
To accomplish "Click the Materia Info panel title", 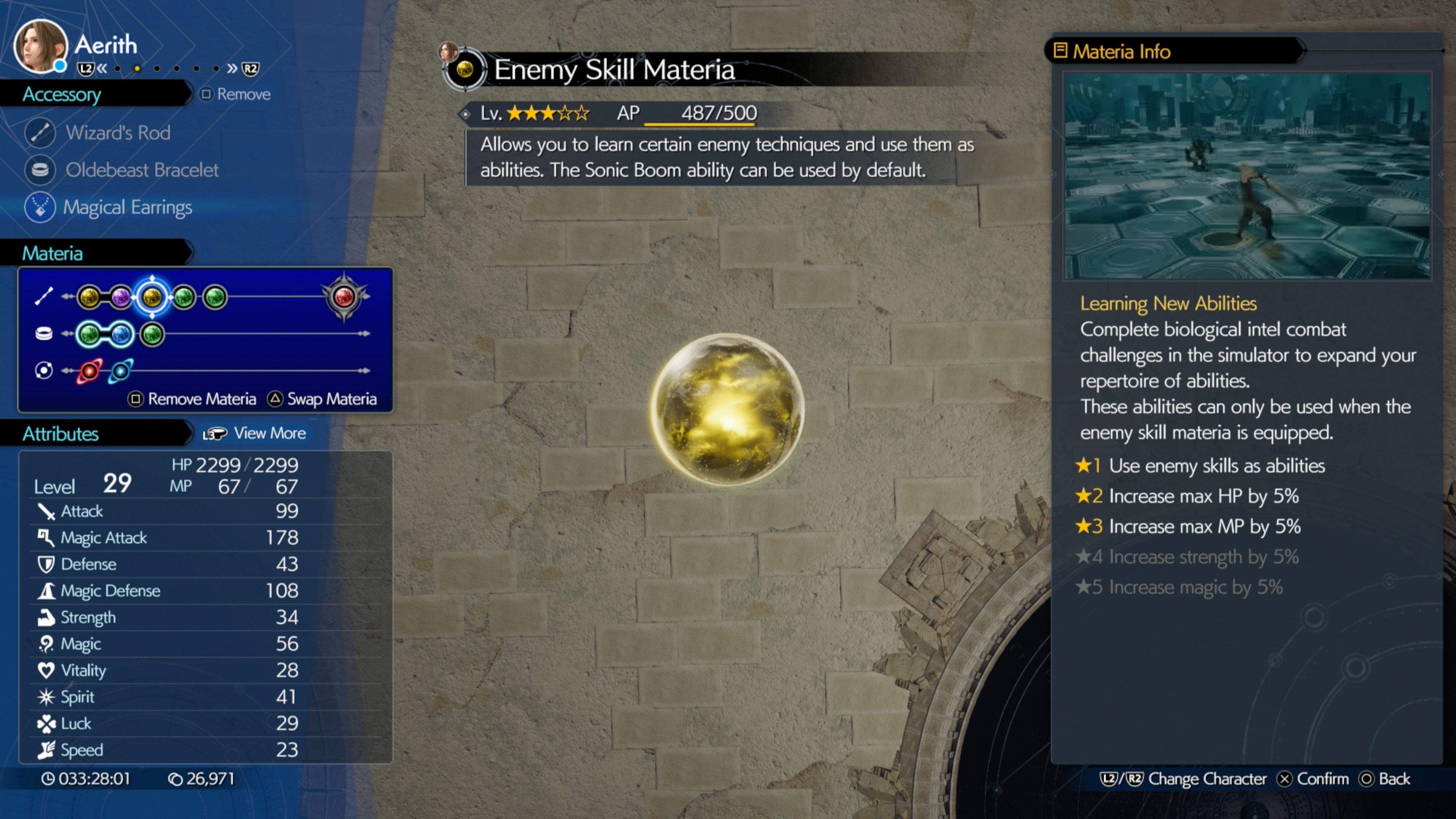I will pyautogui.click(x=1122, y=52).
